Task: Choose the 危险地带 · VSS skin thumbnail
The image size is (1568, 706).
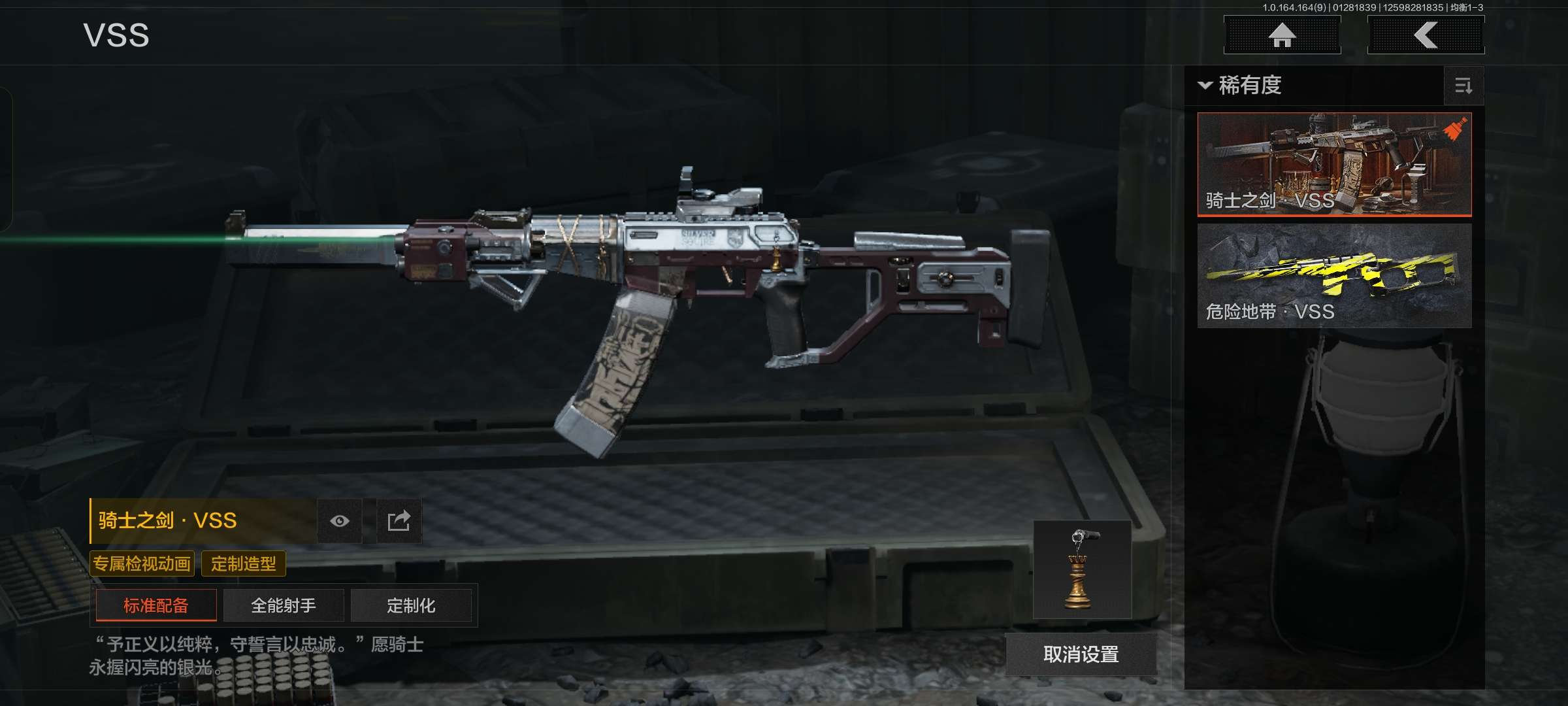Action: [x=1334, y=275]
